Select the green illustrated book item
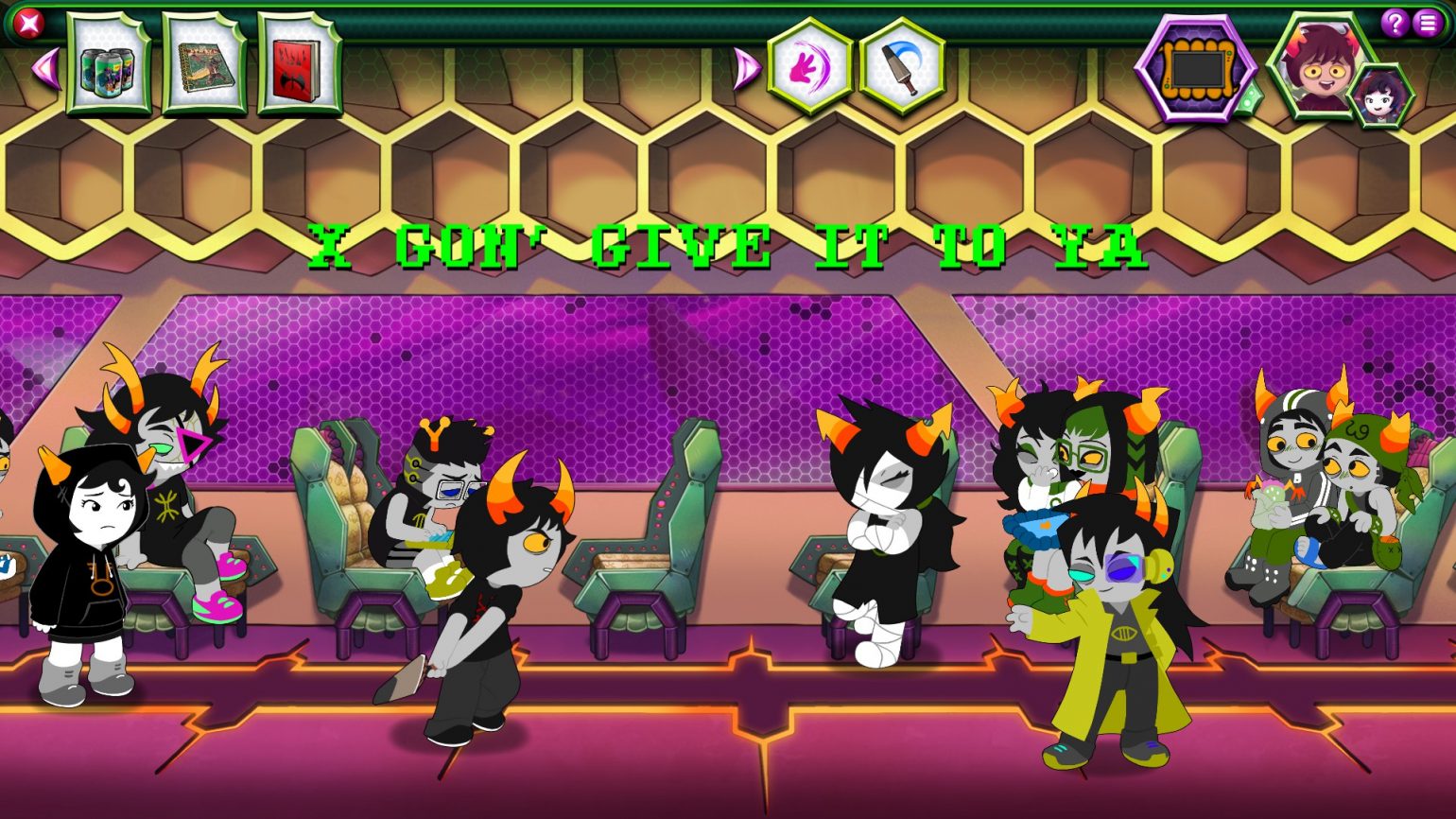 tap(204, 66)
